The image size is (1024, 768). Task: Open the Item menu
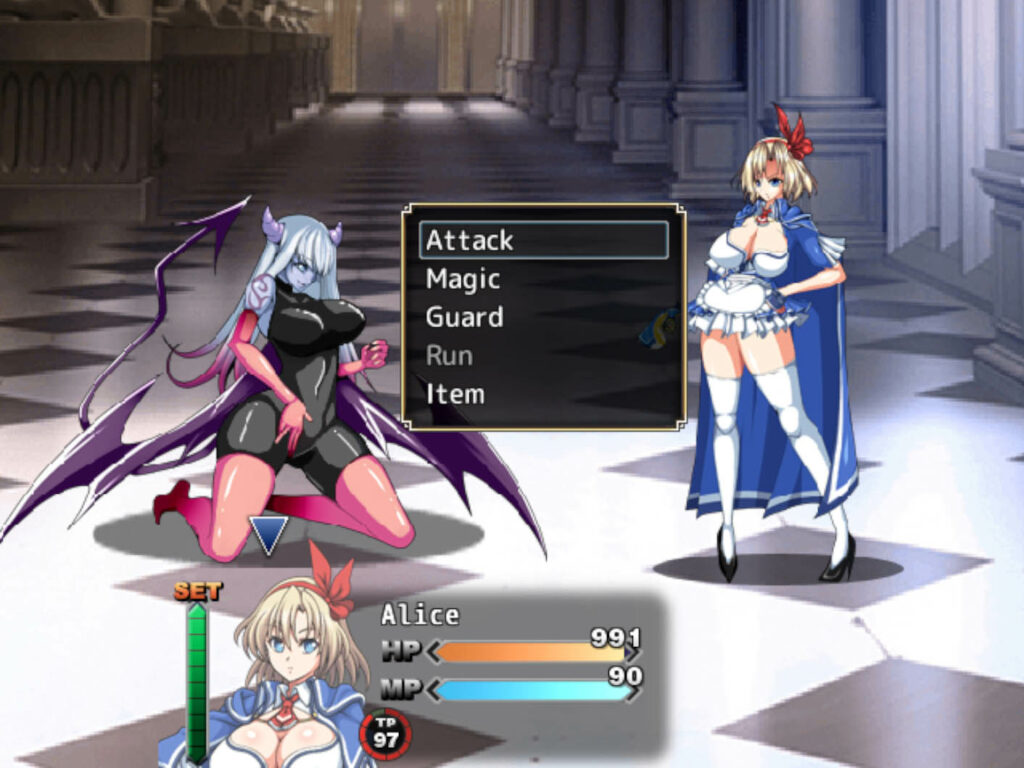[x=543, y=393]
